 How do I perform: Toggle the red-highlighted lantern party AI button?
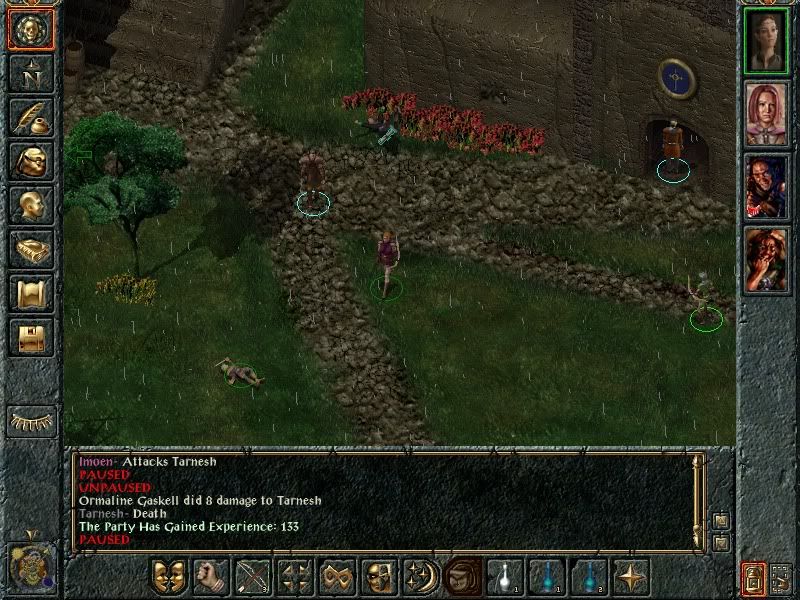point(753,578)
